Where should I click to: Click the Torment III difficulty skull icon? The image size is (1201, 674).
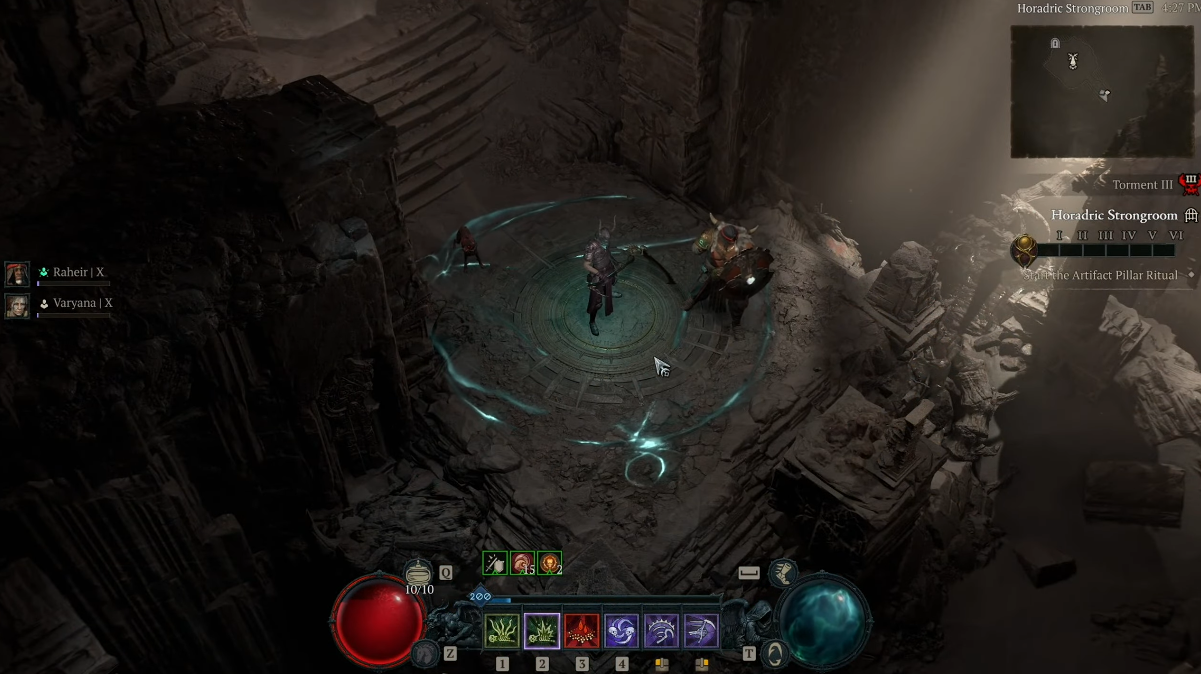(x=1190, y=184)
